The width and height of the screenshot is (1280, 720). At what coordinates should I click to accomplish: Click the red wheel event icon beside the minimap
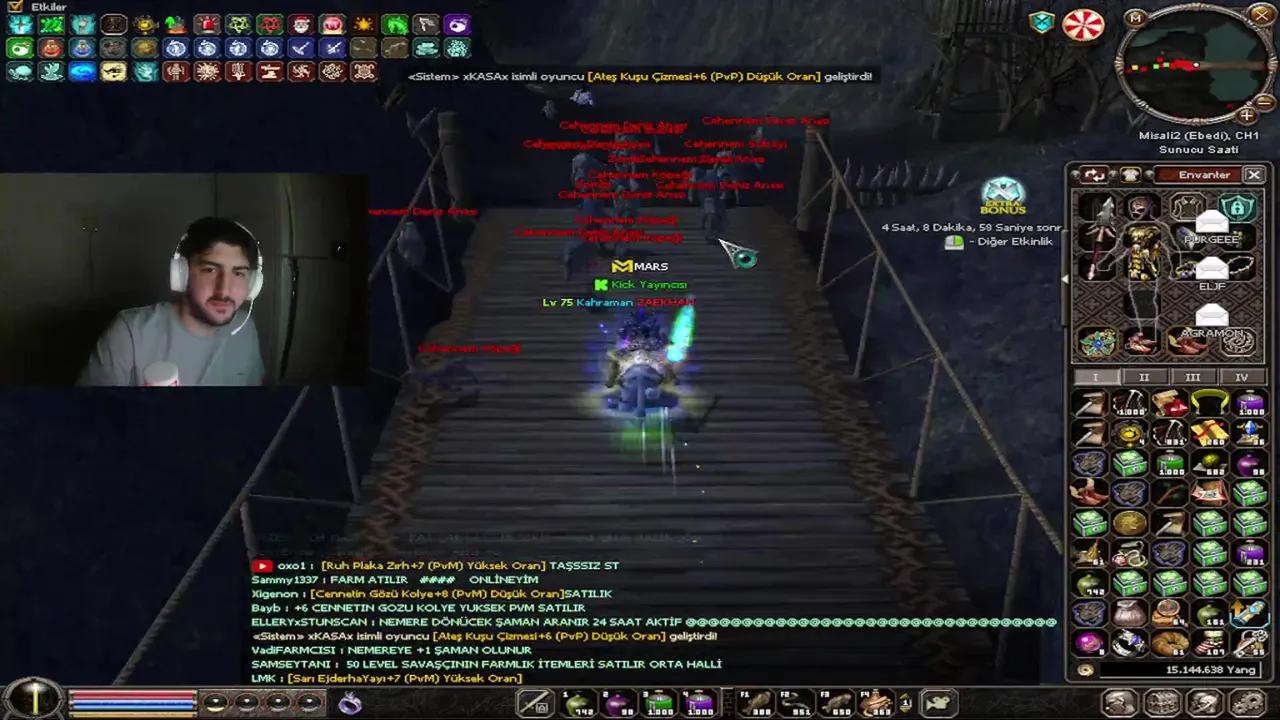coord(1083,23)
